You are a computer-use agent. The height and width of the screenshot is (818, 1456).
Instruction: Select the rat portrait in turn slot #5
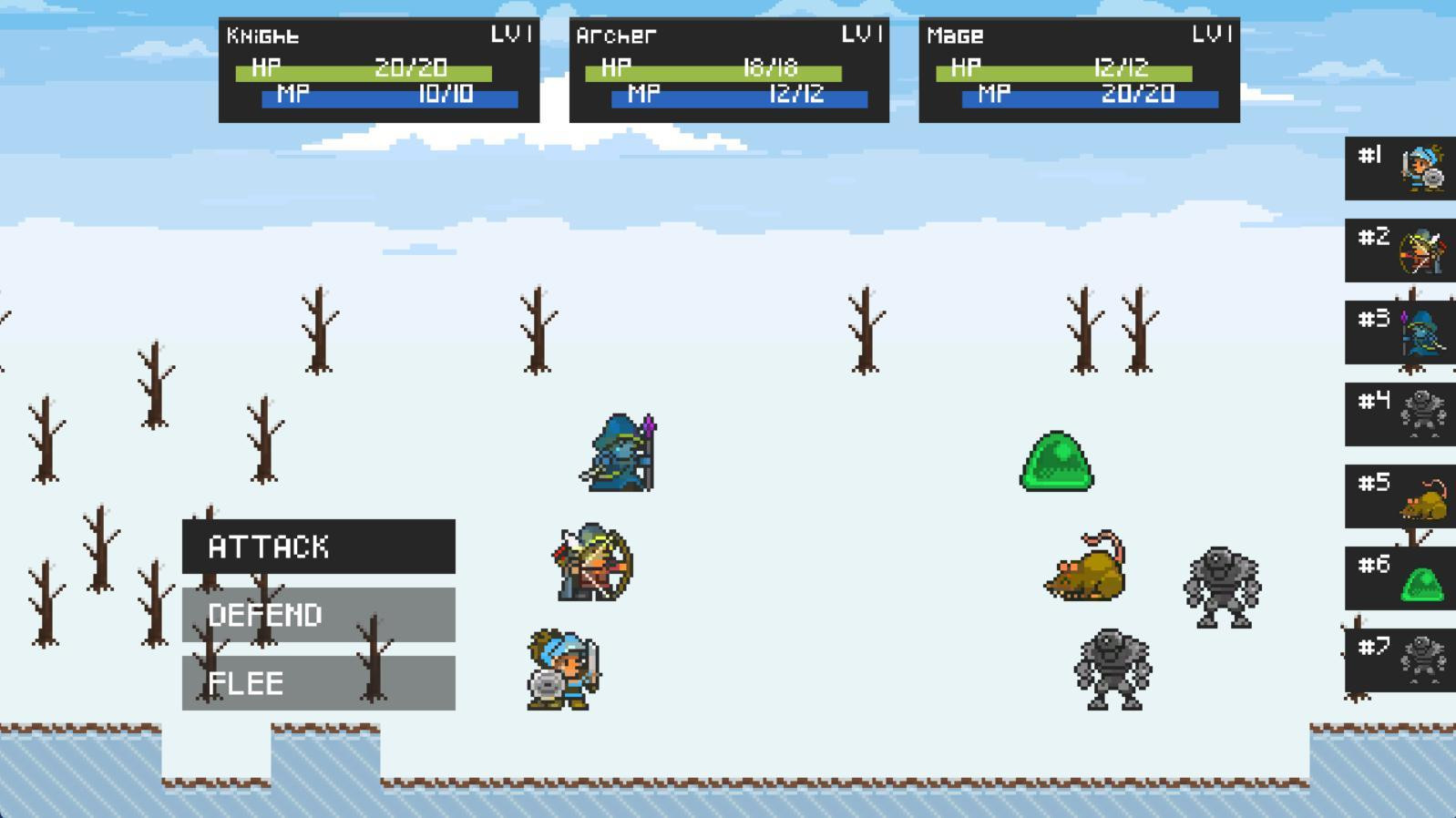click(1400, 496)
